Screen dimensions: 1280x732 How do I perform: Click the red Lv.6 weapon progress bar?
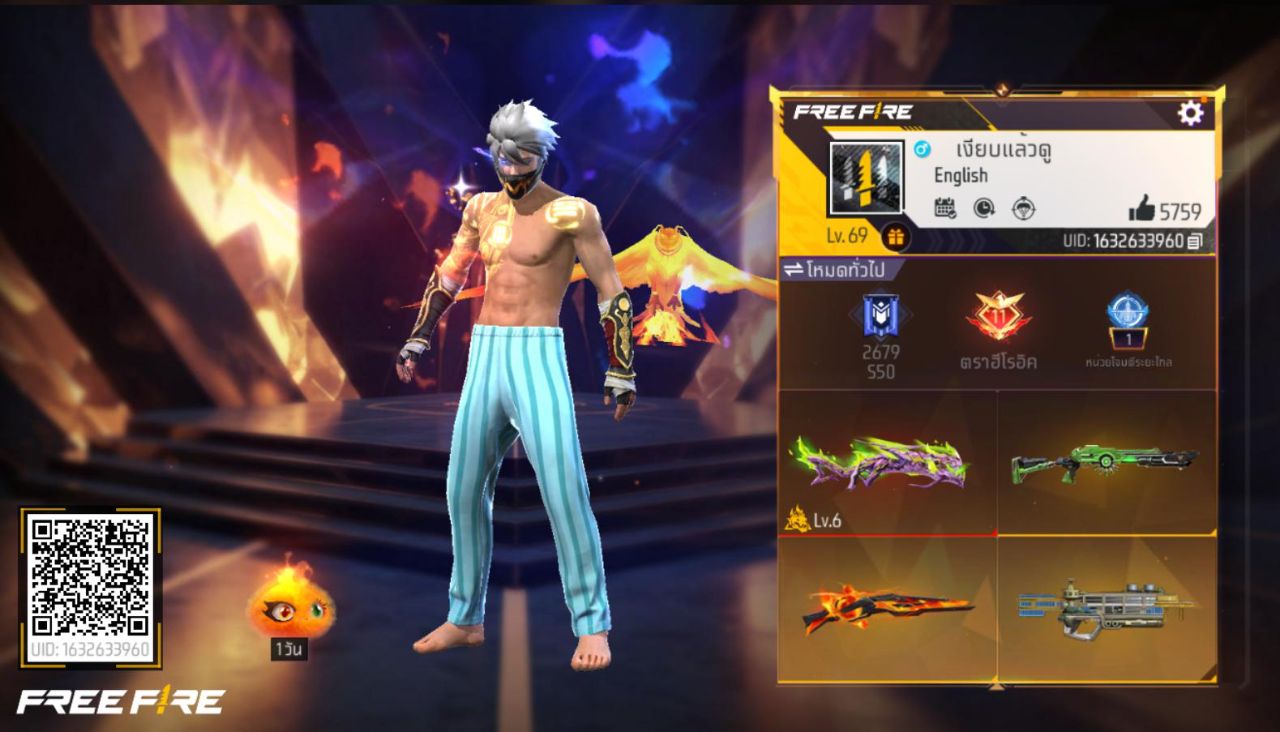(x=885, y=535)
